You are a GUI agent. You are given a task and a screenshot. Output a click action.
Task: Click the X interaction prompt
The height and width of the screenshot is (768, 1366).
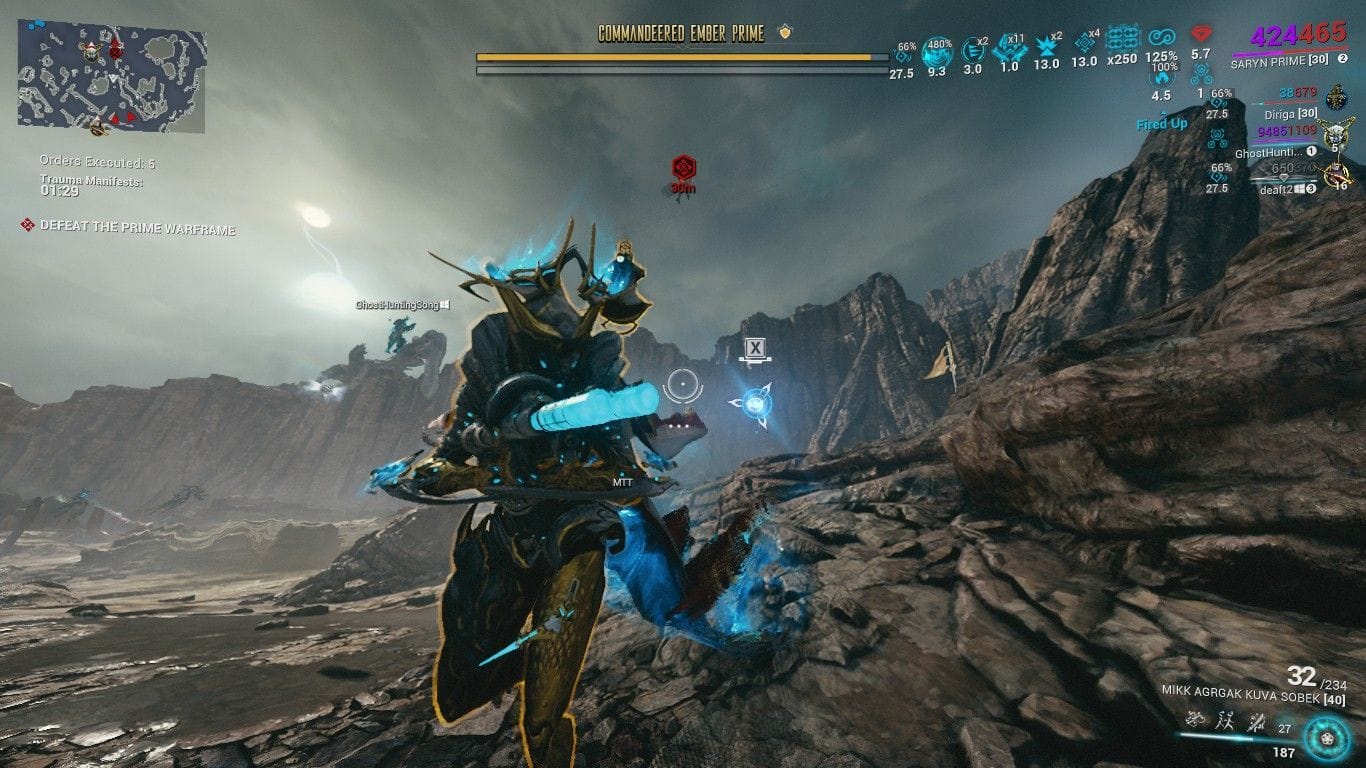[x=755, y=347]
